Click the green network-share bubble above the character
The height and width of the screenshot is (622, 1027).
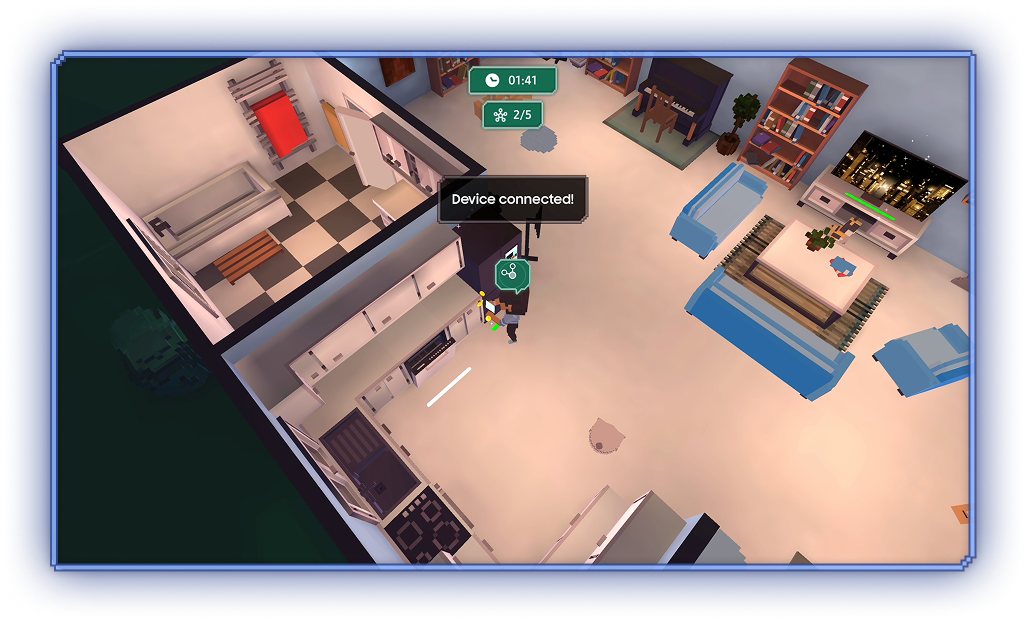point(511,273)
